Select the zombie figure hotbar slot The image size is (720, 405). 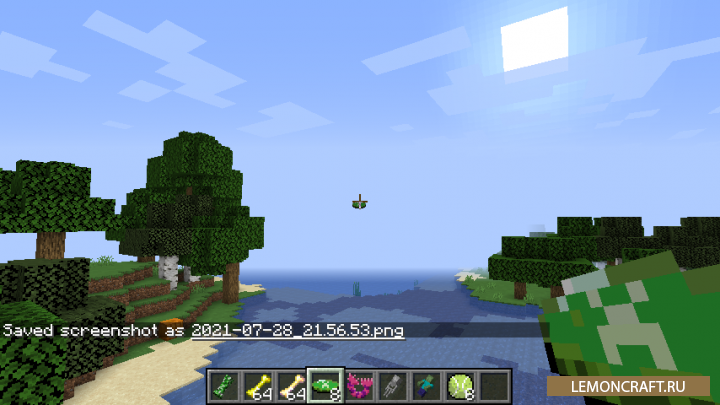[428, 384]
